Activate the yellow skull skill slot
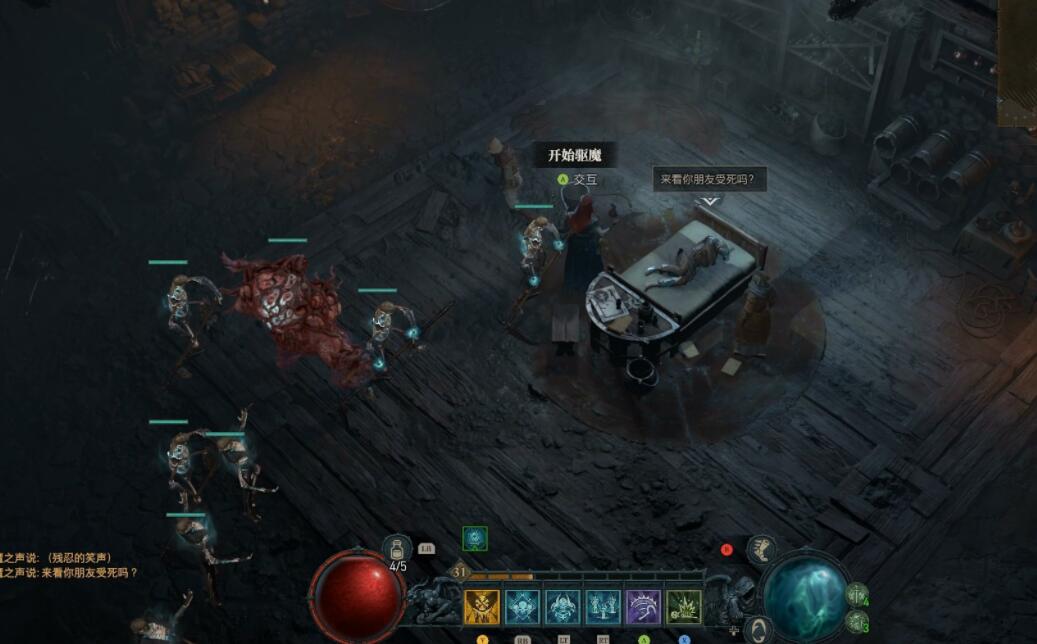 click(x=482, y=607)
